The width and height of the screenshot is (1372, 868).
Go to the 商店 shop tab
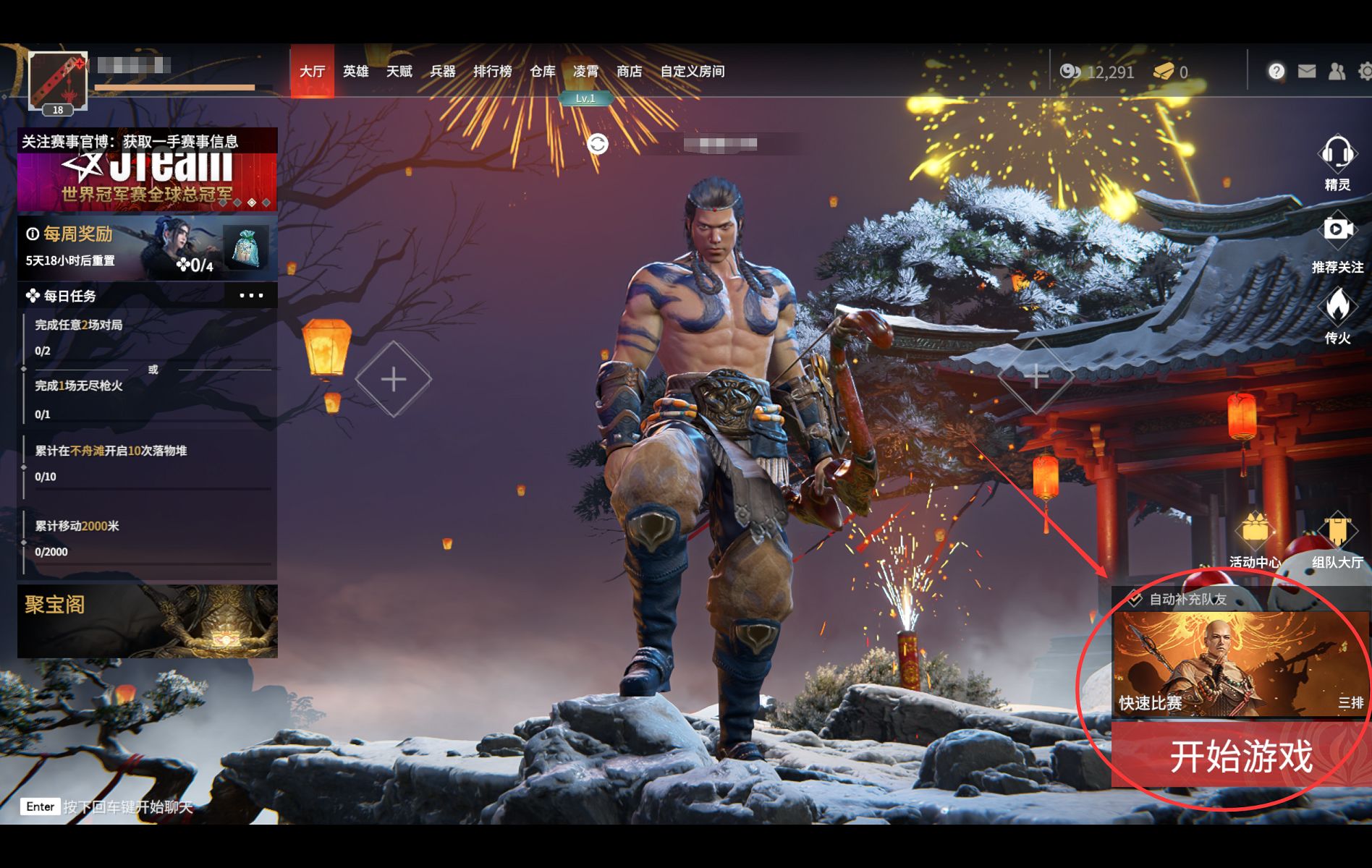pyautogui.click(x=629, y=71)
